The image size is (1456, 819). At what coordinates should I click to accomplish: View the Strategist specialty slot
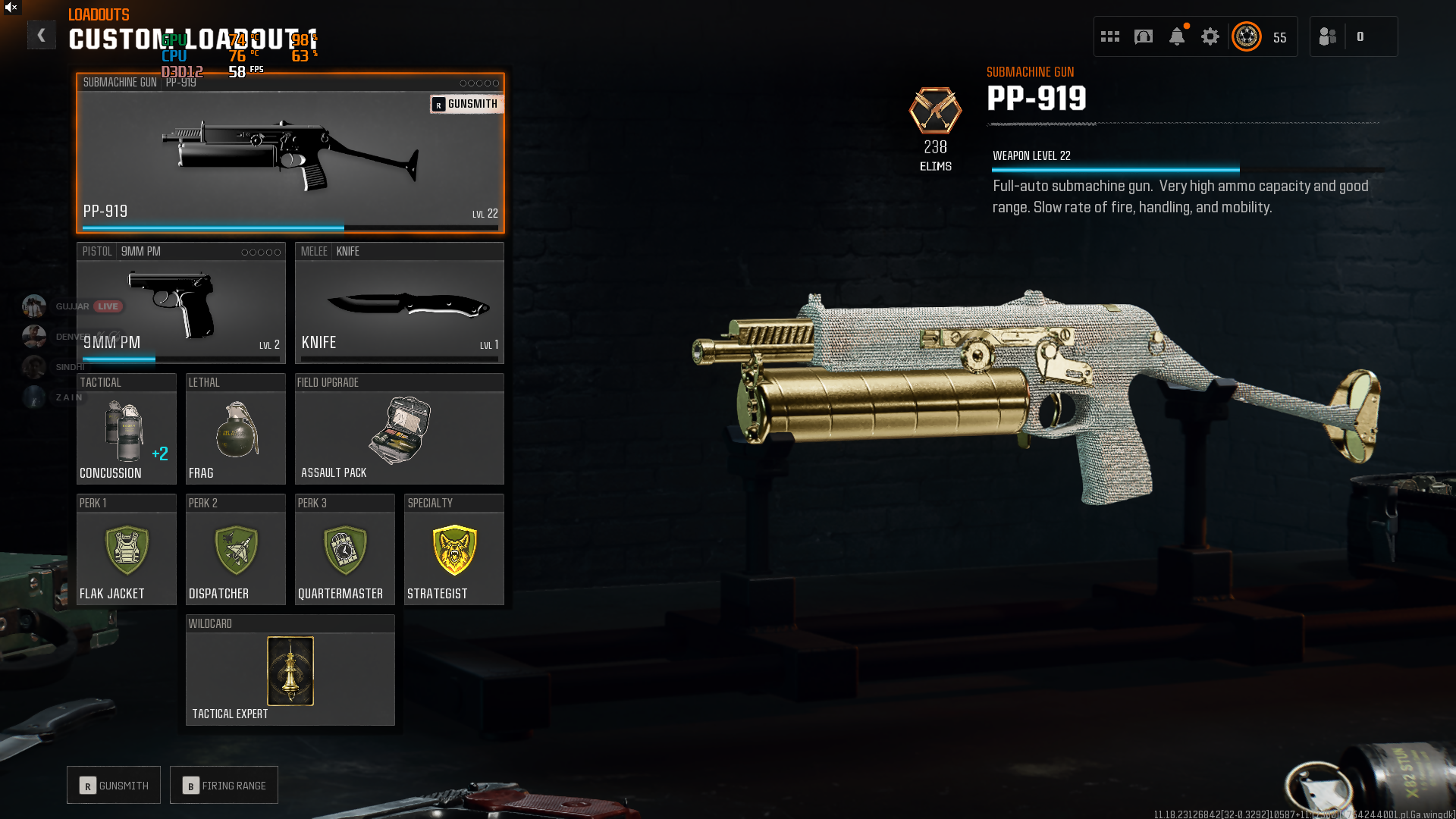pyautogui.click(x=453, y=550)
